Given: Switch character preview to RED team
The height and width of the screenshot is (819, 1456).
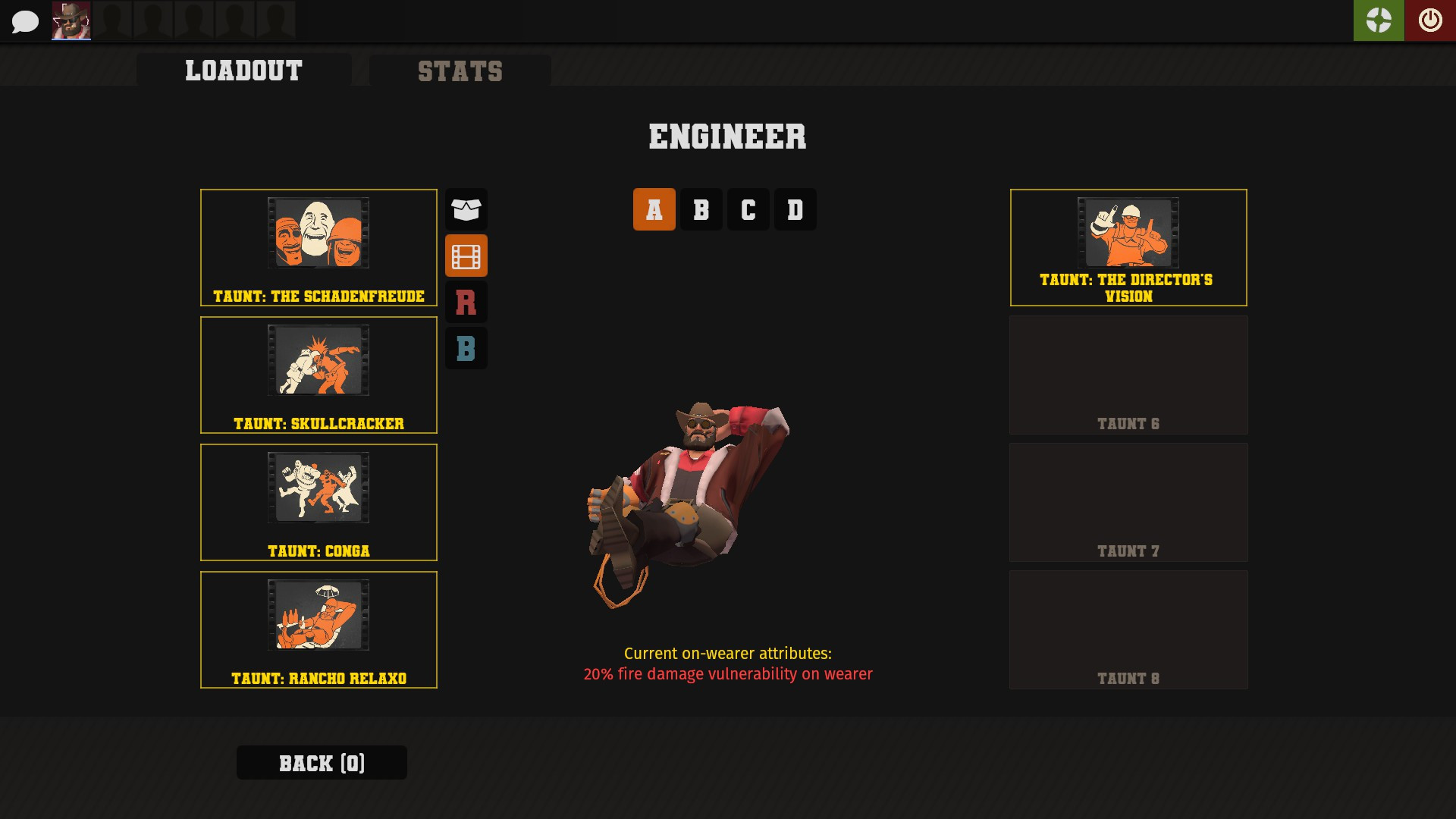Looking at the screenshot, I should click(x=466, y=302).
